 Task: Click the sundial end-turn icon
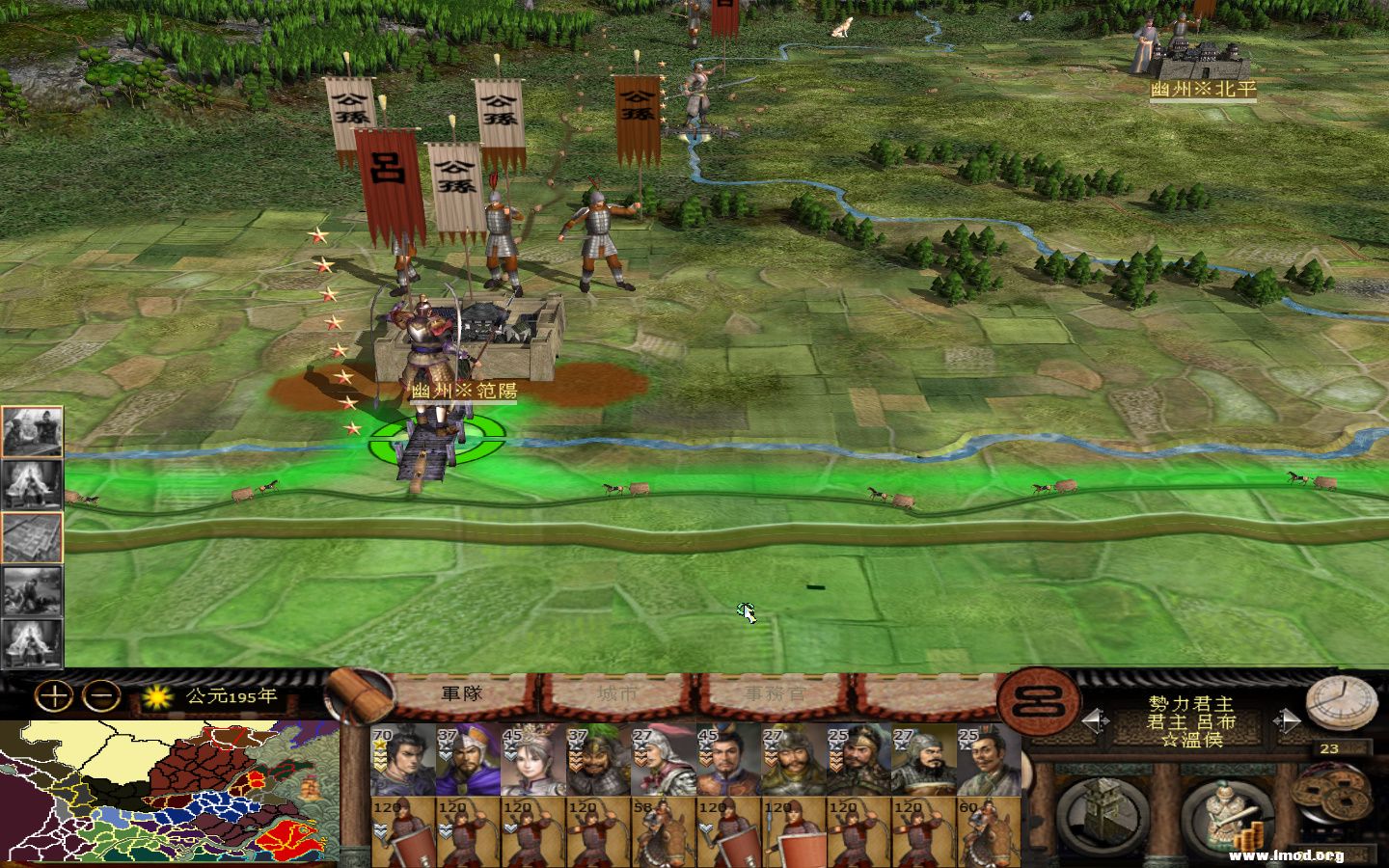[1339, 705]
